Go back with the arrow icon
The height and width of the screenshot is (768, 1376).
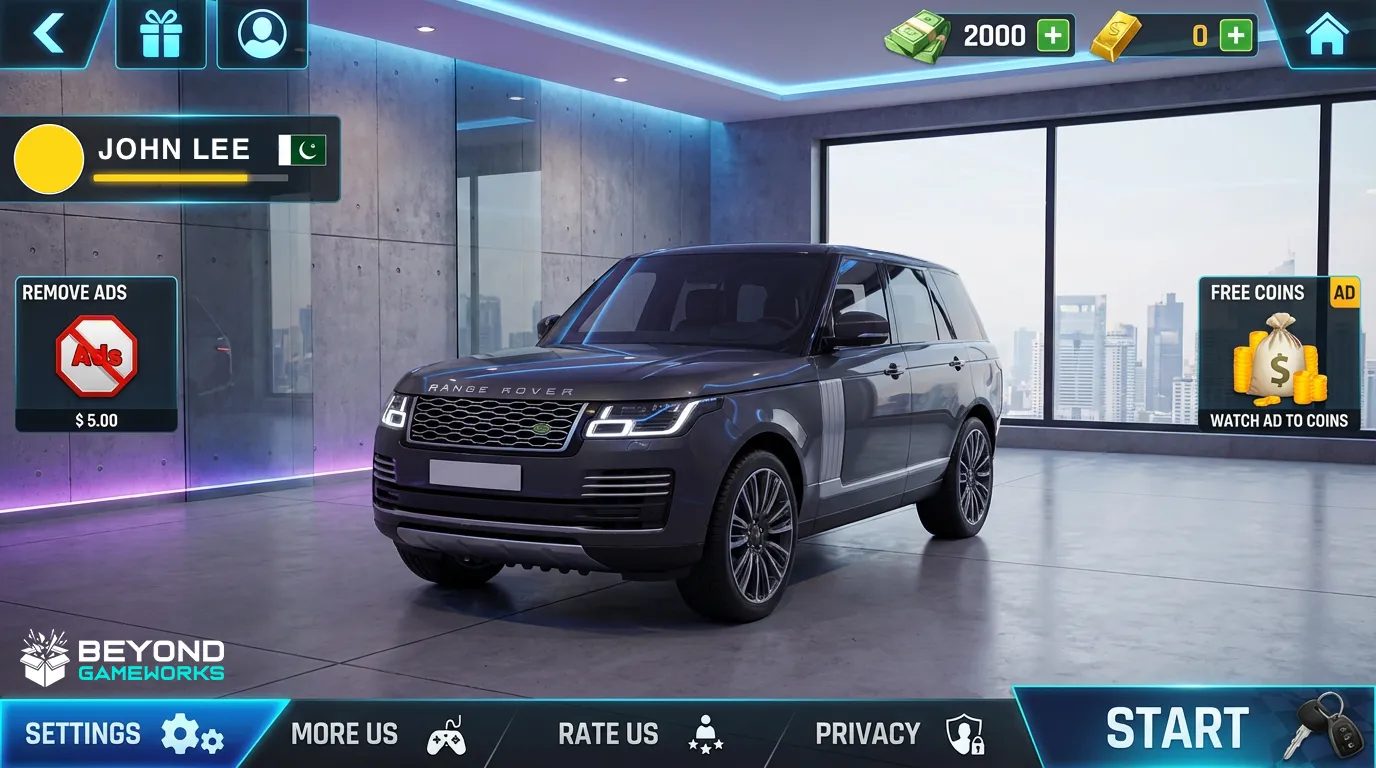(48, 33)
